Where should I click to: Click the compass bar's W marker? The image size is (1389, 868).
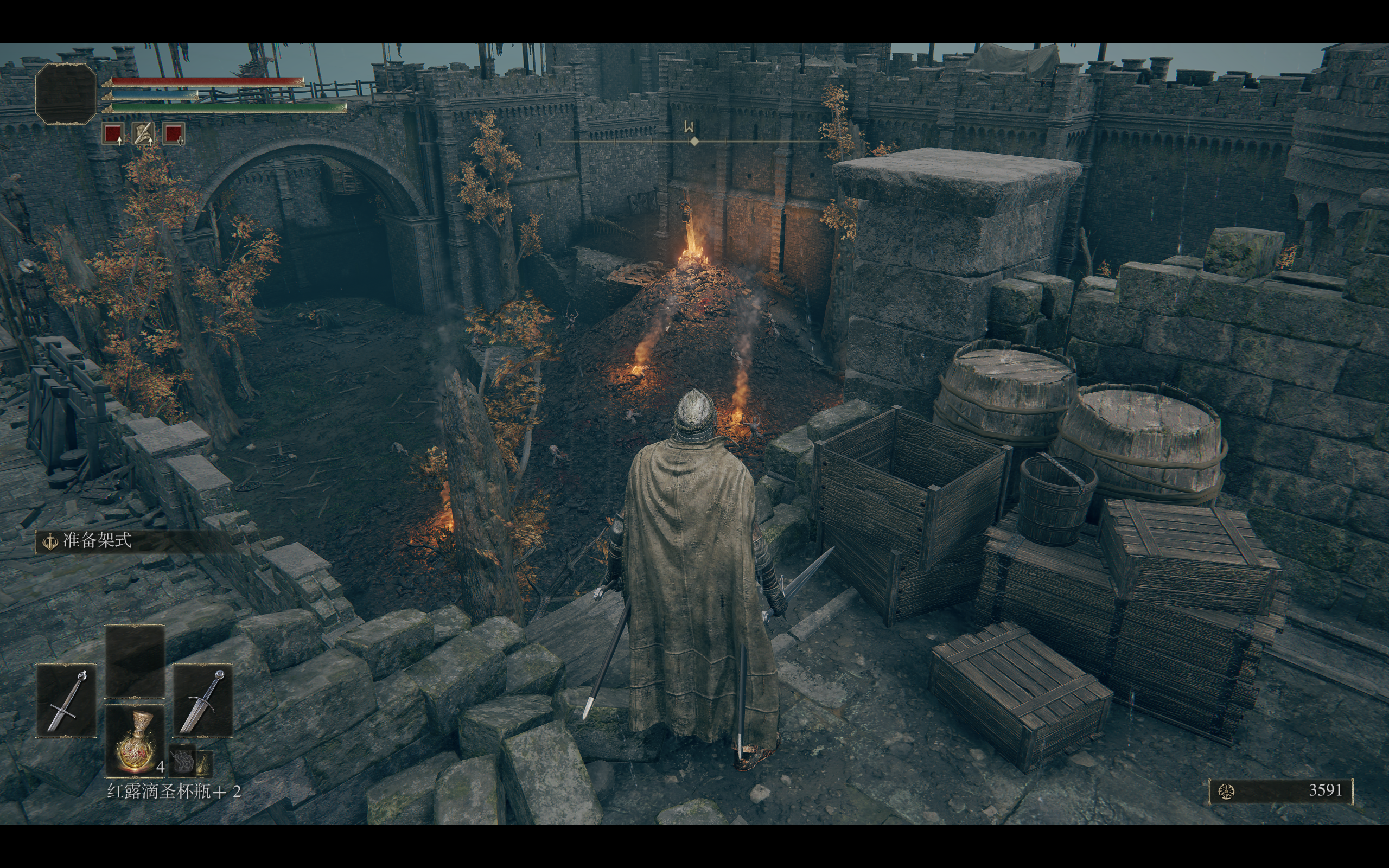pos(689,128)
